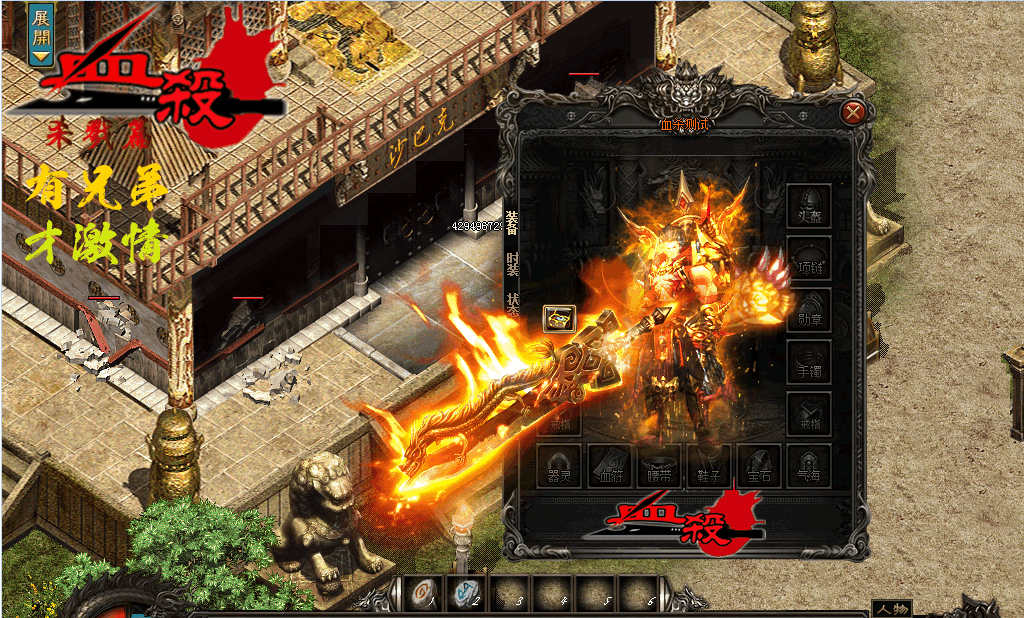Click the 鞋子 boots slot
The height and width of the screenshot is (618, 1024).
click(709, 465)
